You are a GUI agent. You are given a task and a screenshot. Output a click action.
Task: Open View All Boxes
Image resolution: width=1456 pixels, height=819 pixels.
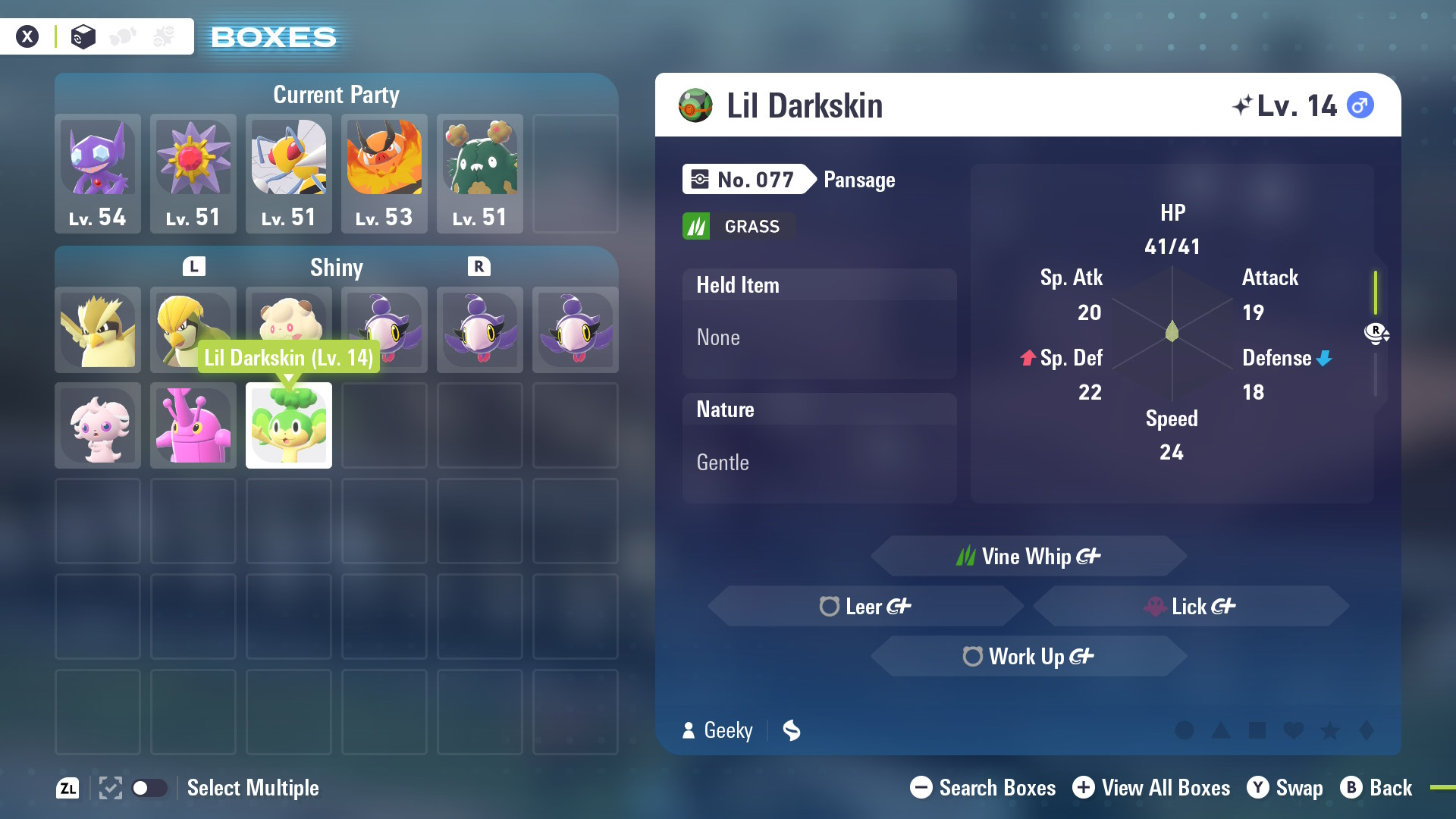[x=1151, y=788]
